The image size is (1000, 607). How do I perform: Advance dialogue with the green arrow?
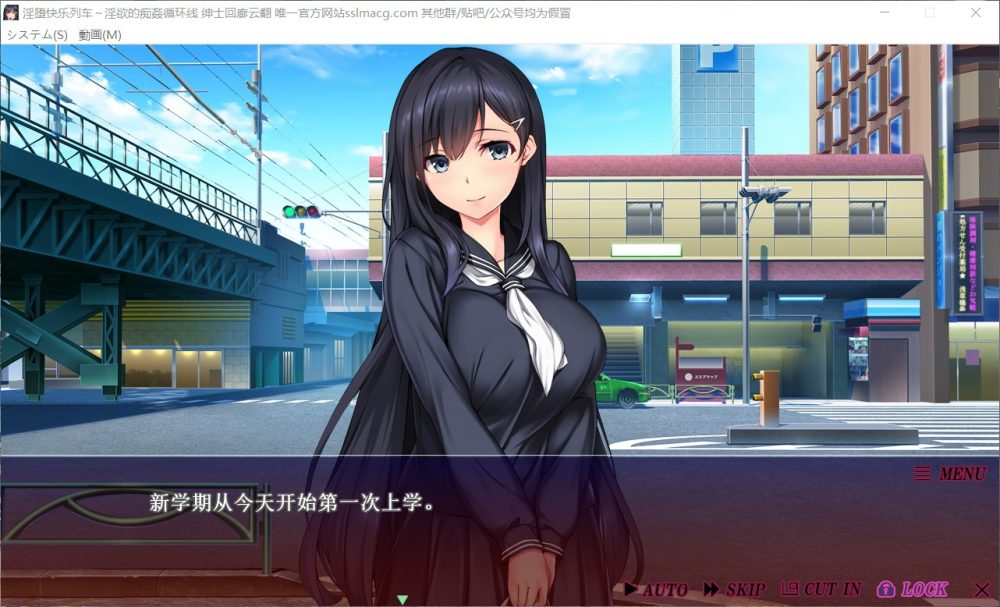(402, 599)
